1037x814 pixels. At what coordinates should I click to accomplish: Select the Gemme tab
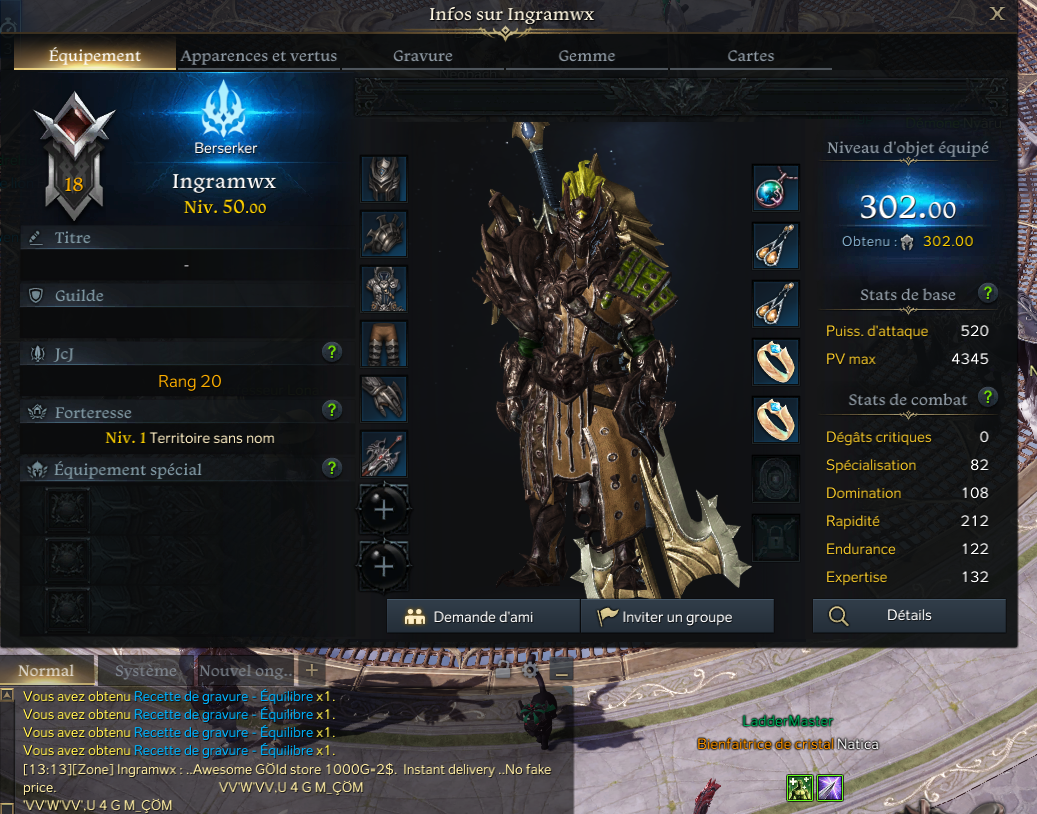click(587, 56)
